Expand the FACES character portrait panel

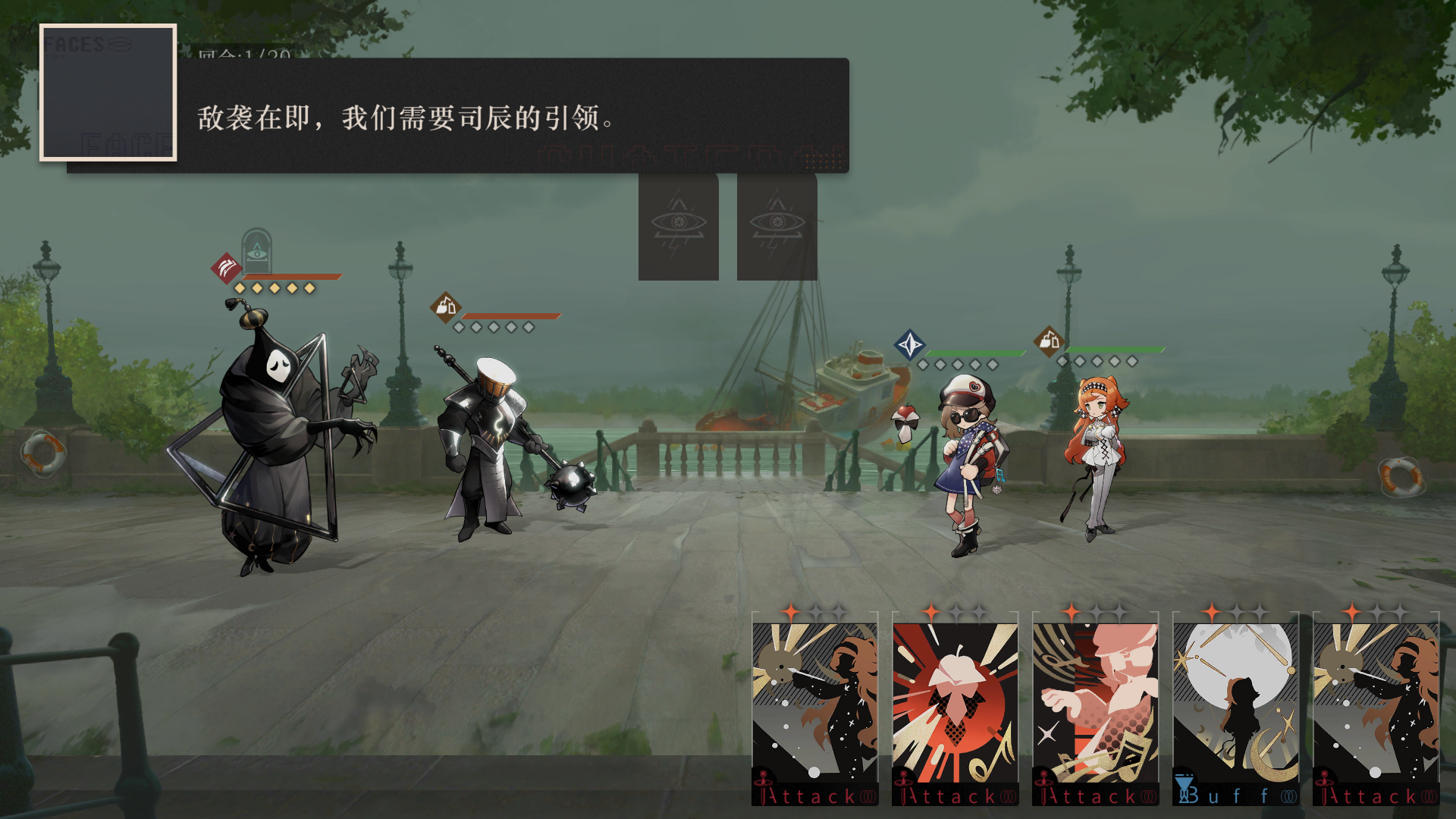(x=109, y=93)
